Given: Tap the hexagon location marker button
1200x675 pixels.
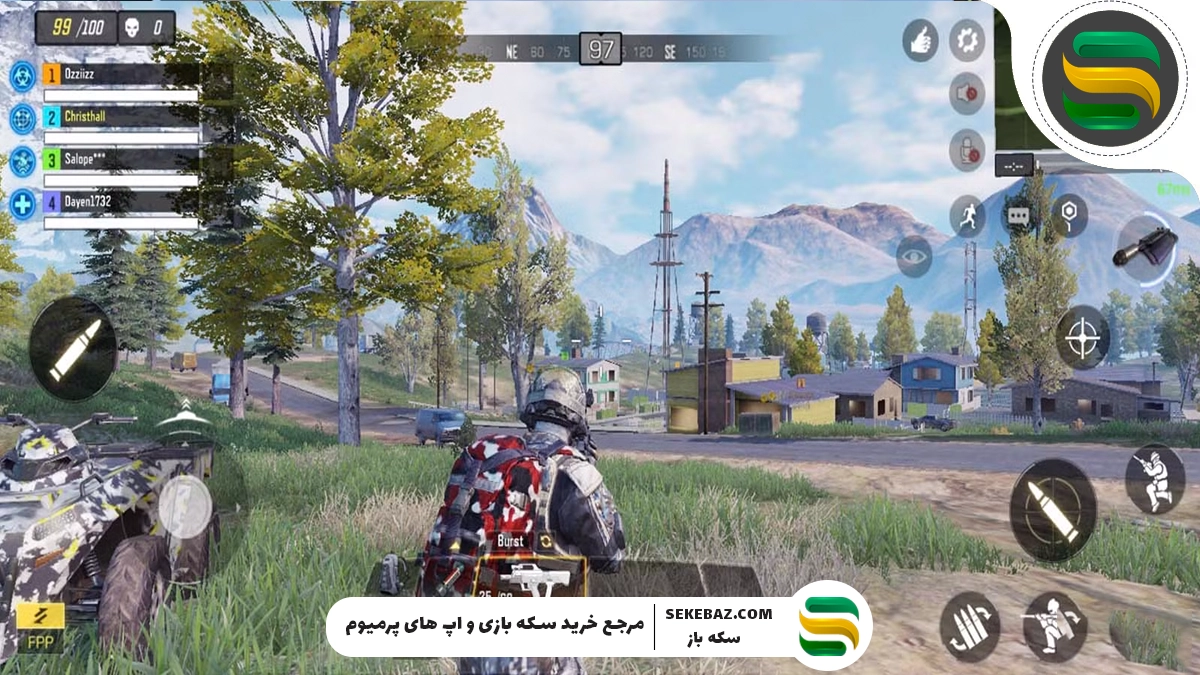Looking at the screenshot, I should point(1069,215).
